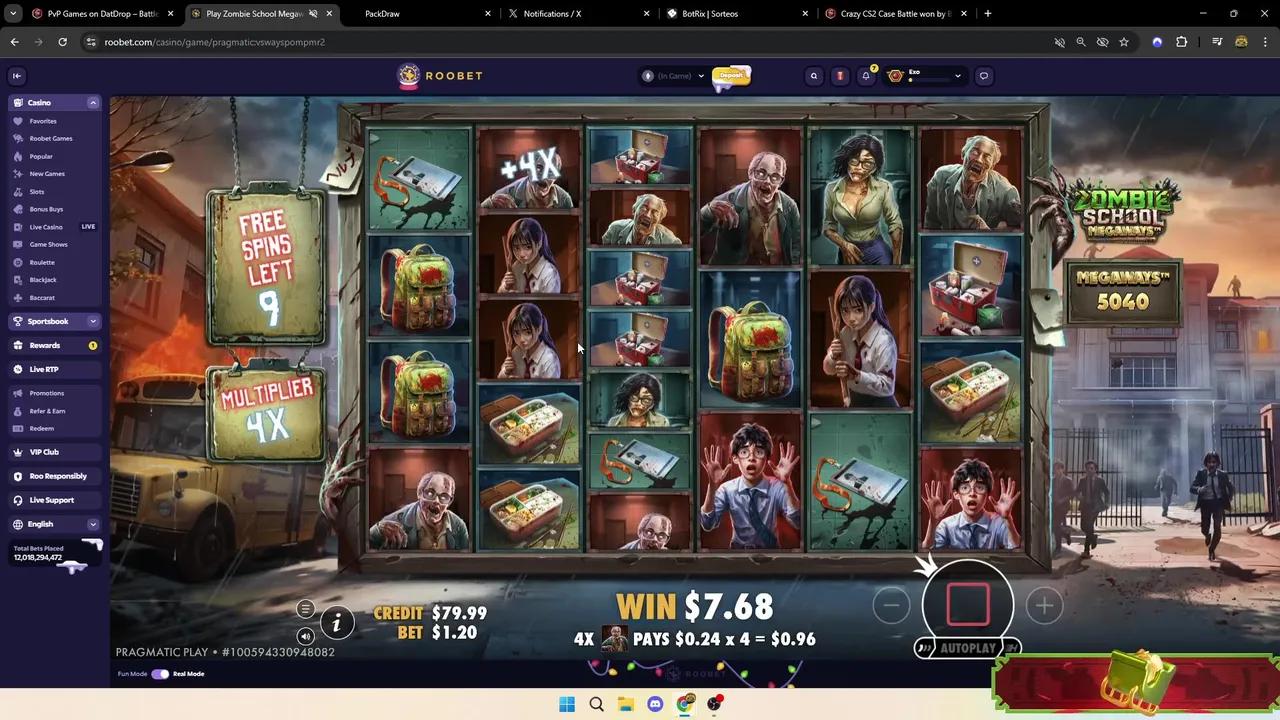Click the Deposit button

coord(731,75)
